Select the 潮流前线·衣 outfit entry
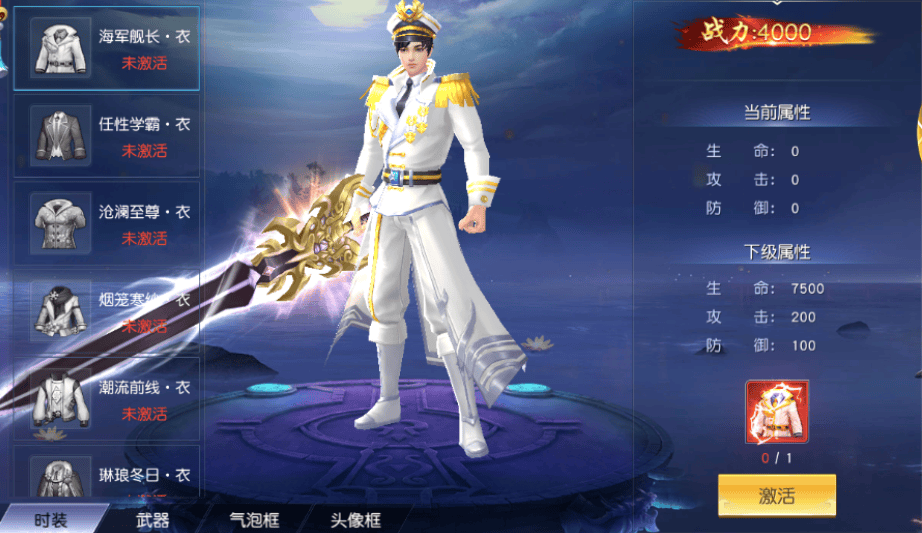This screenshot has width=922, height=533. [x=107, y=400]
